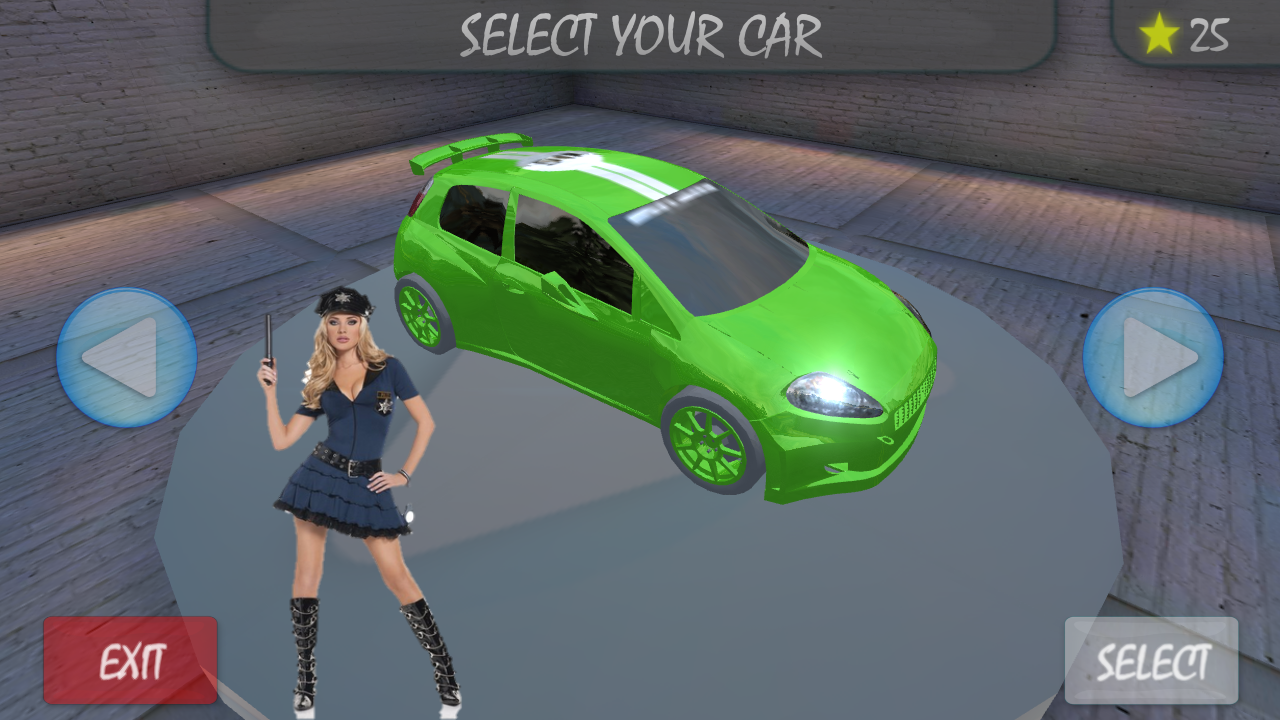This screenshot has height=720, width=1280.
Task: Click the SELECT label to confirm the car
Action: click(x=1151, y=660)
